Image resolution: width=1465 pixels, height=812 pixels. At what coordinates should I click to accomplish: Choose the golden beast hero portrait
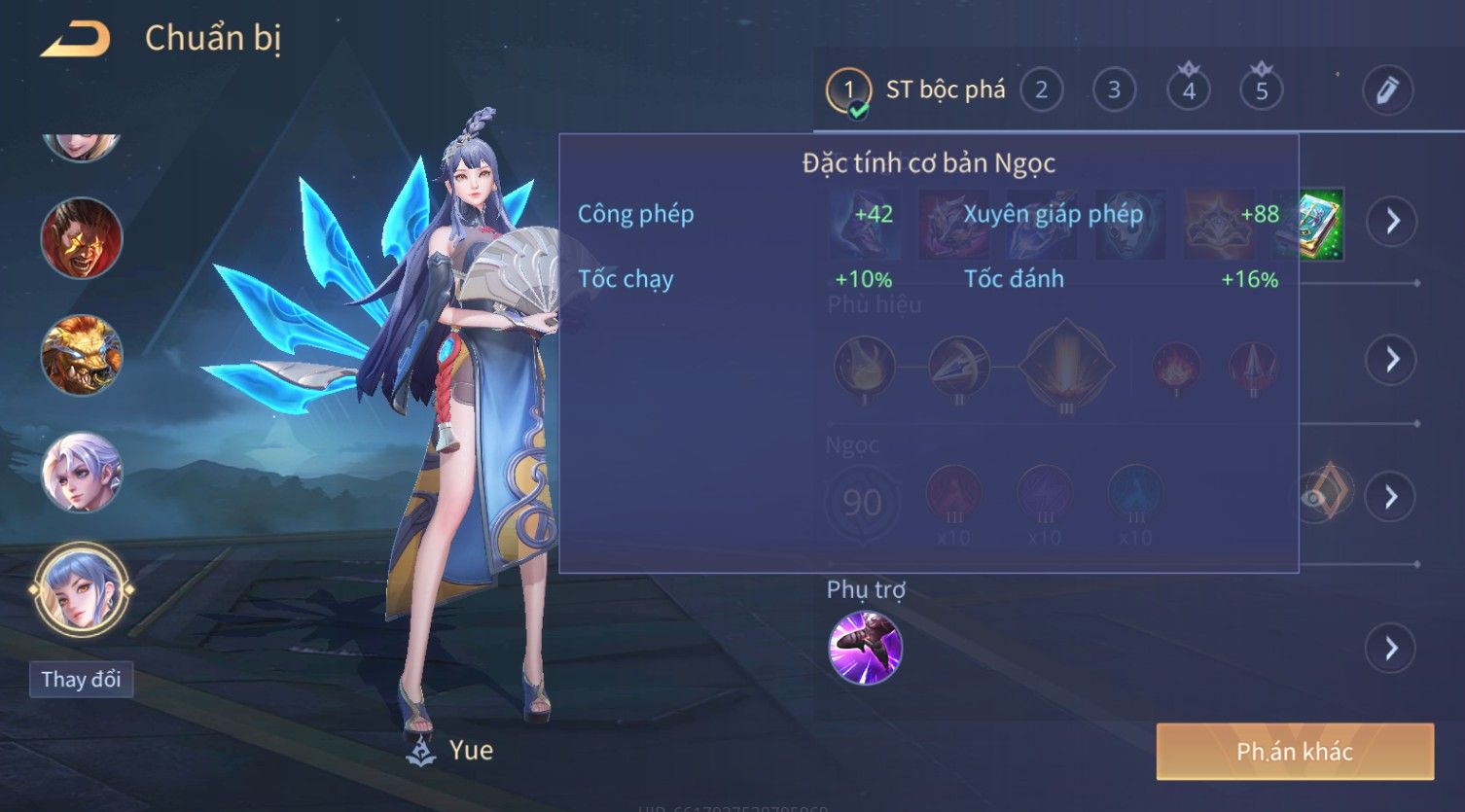pos(81,355)
